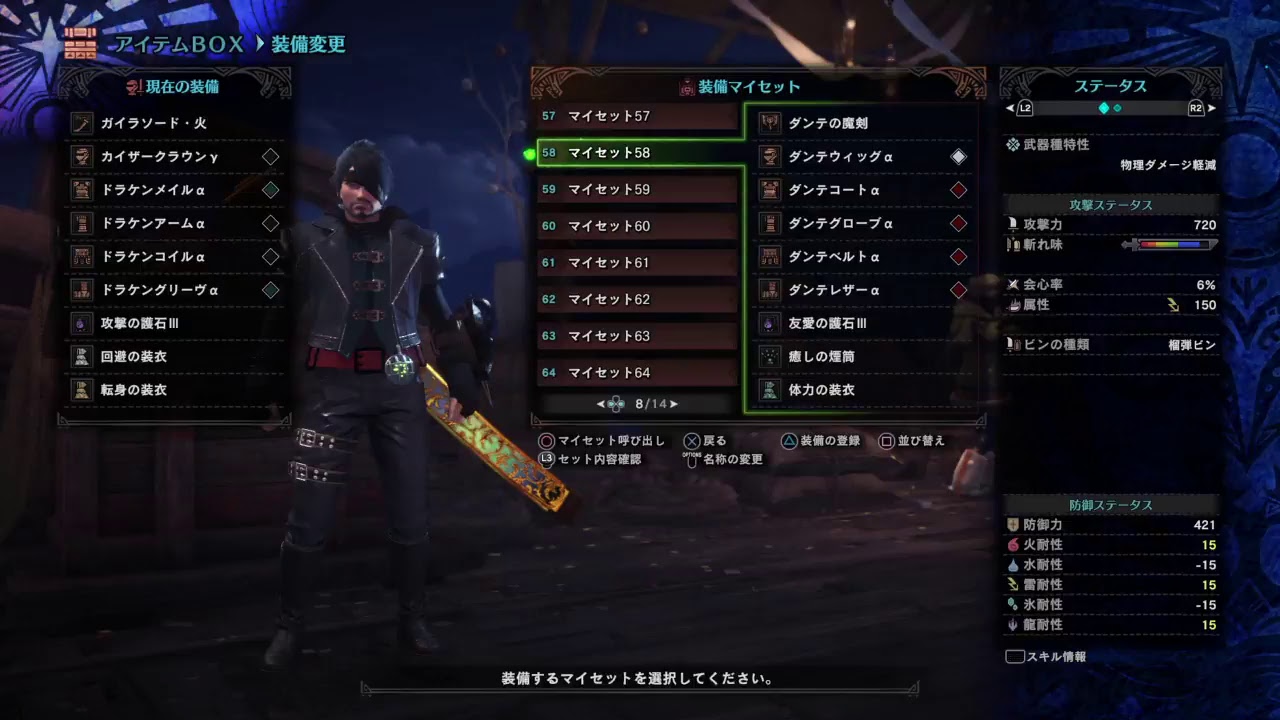The width and height of the screenshot is (1280, 720).
Task: Click the ダンテの魔剣 weapon icon
Action: [x=770, y=122]
